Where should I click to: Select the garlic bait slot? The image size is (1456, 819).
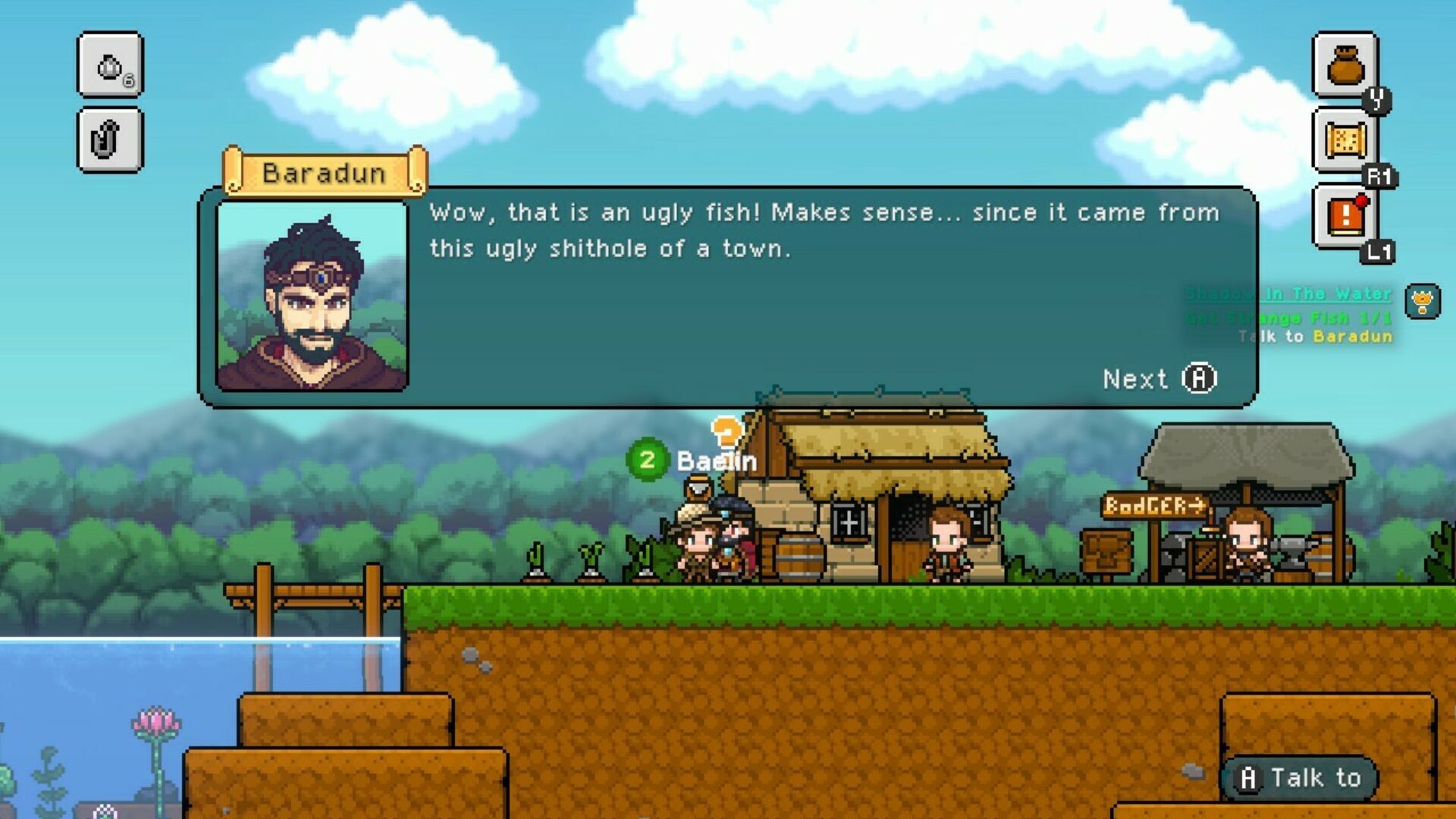click(110, 66)
